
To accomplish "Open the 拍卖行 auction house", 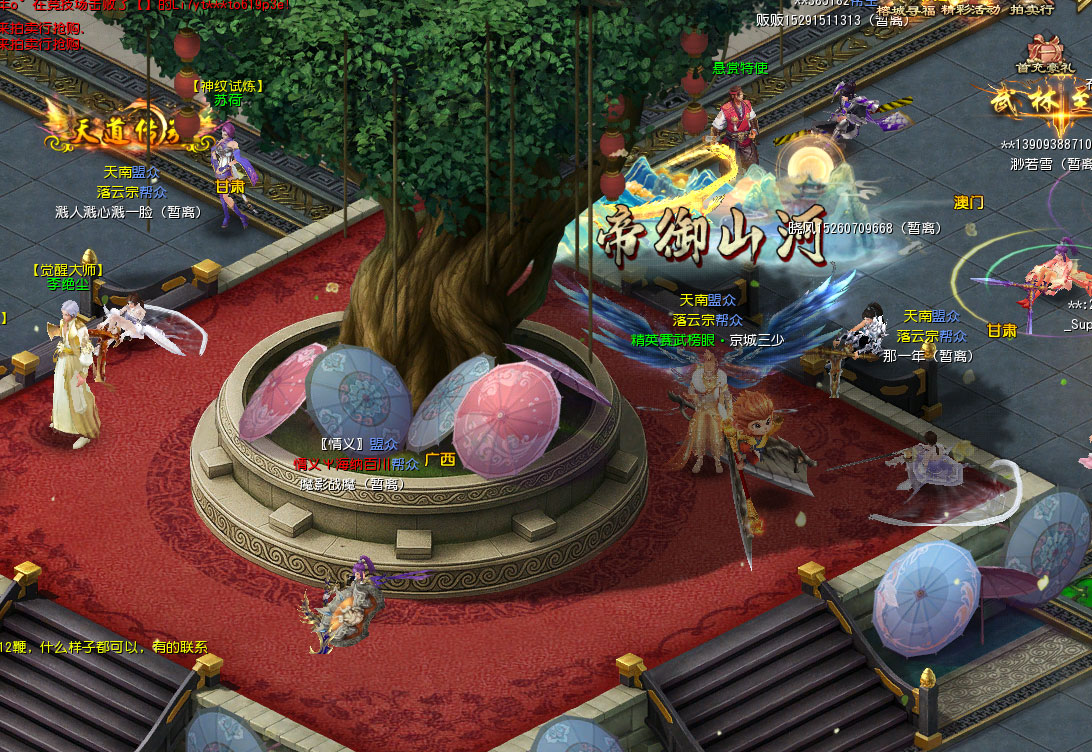I will pos(1035,9).
